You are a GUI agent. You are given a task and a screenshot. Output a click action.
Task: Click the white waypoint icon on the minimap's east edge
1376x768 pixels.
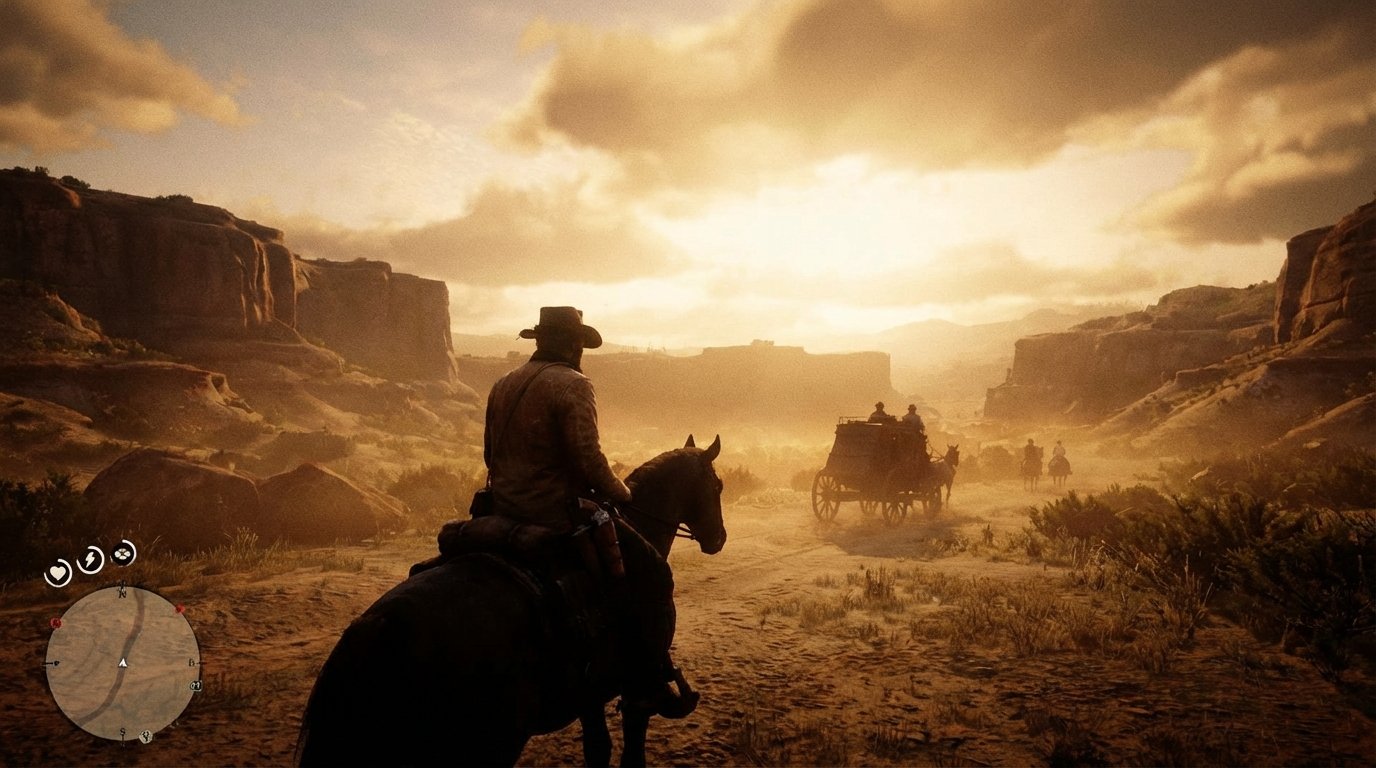click(x=195, y=685)
